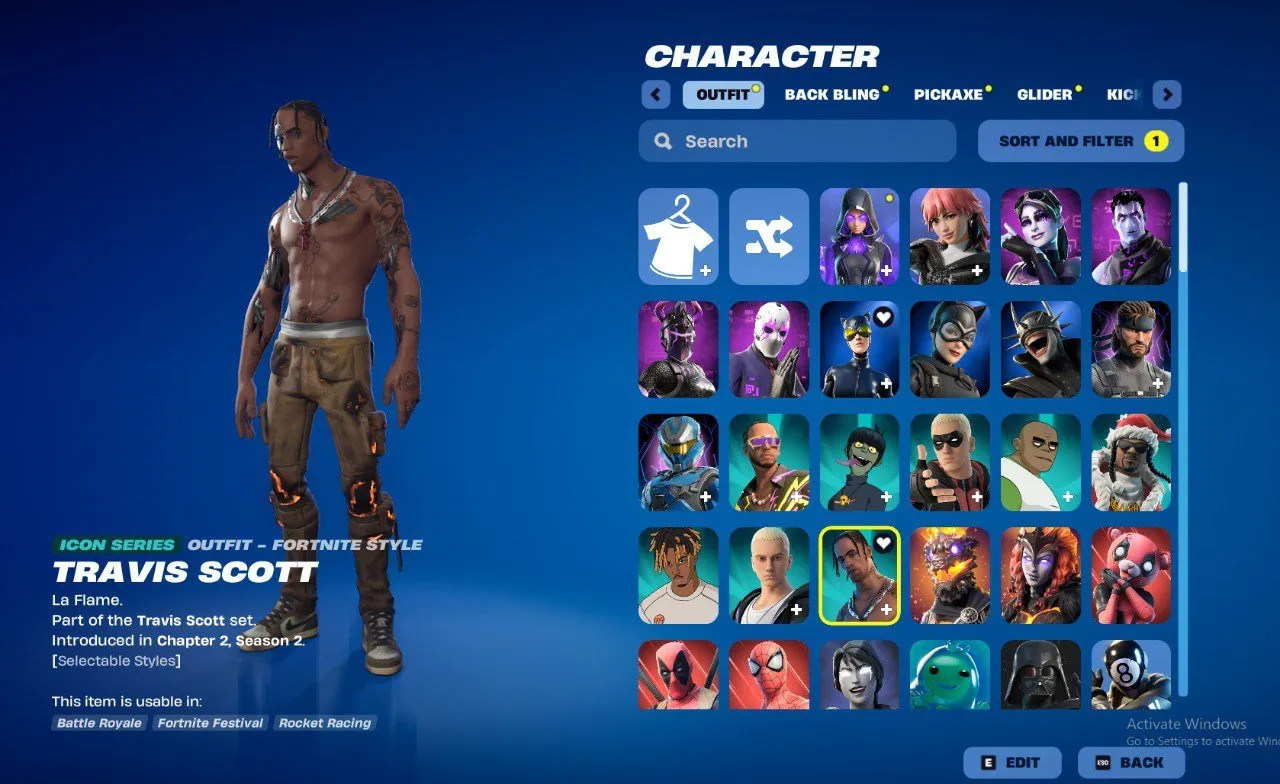1280x784 pixels.
Task: Select the Solid Snake outfit
Action: tap(1131, 350)
